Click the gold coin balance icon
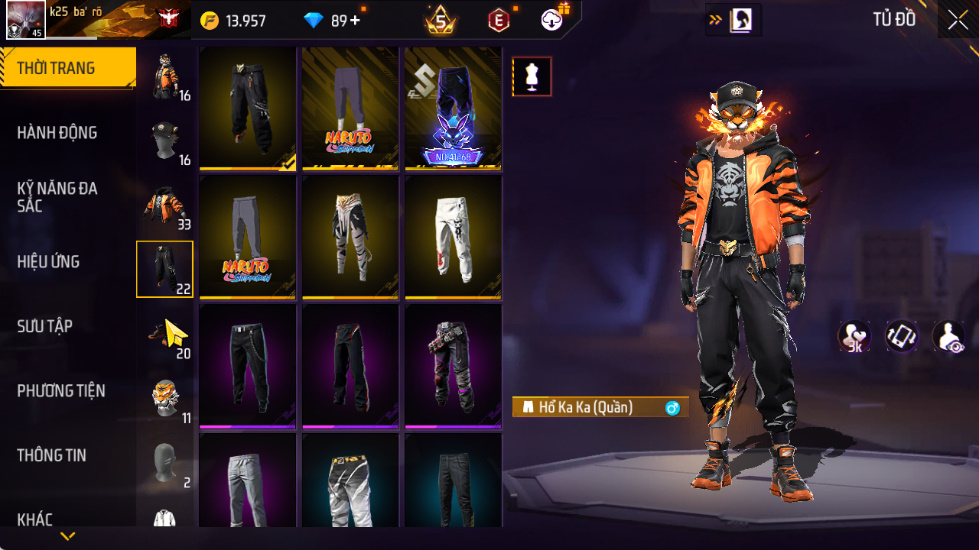 (x=209, y=20)
